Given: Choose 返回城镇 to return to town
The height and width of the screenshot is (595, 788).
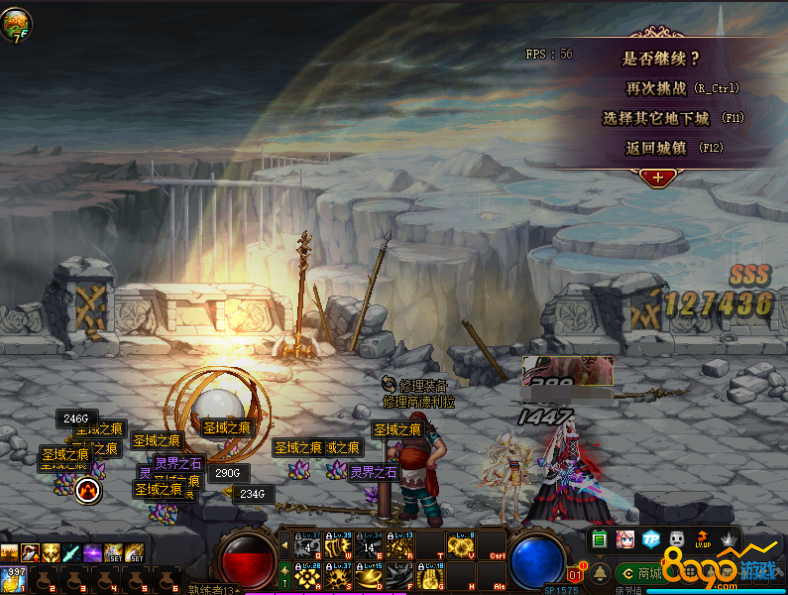Looking at the screenshot, I should coord(673,148).
